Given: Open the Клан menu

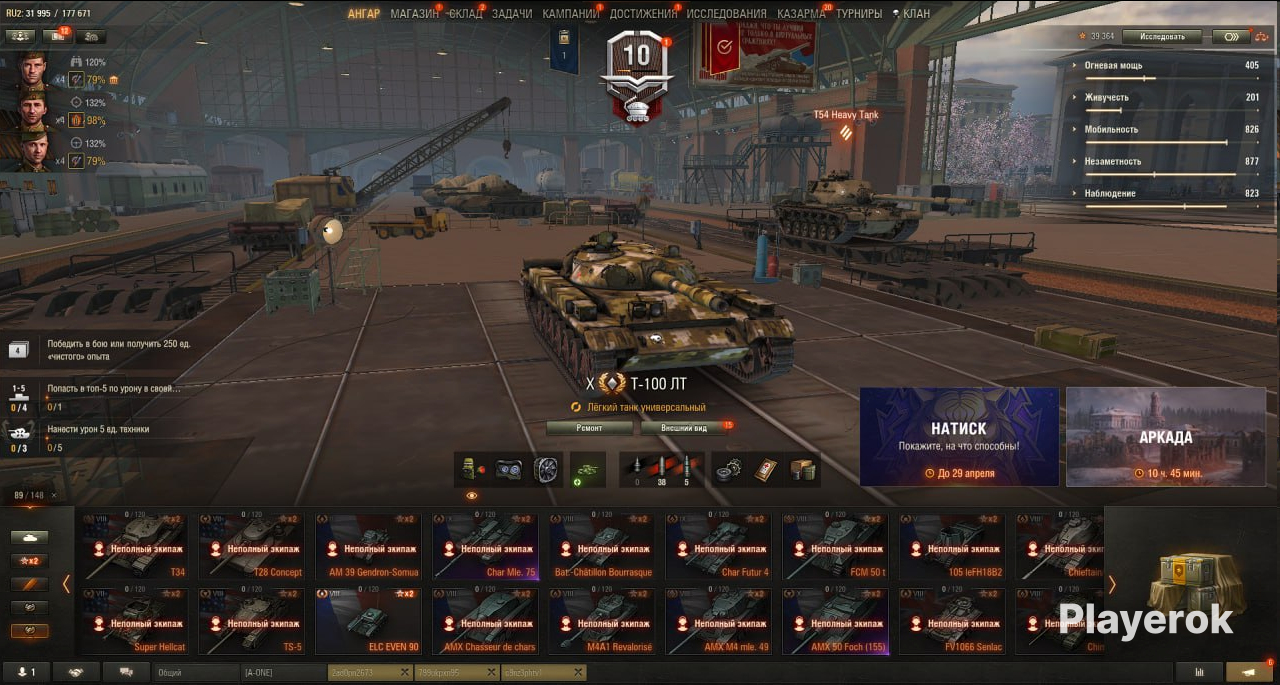Looking at the screenshot, I should [910, 14].
